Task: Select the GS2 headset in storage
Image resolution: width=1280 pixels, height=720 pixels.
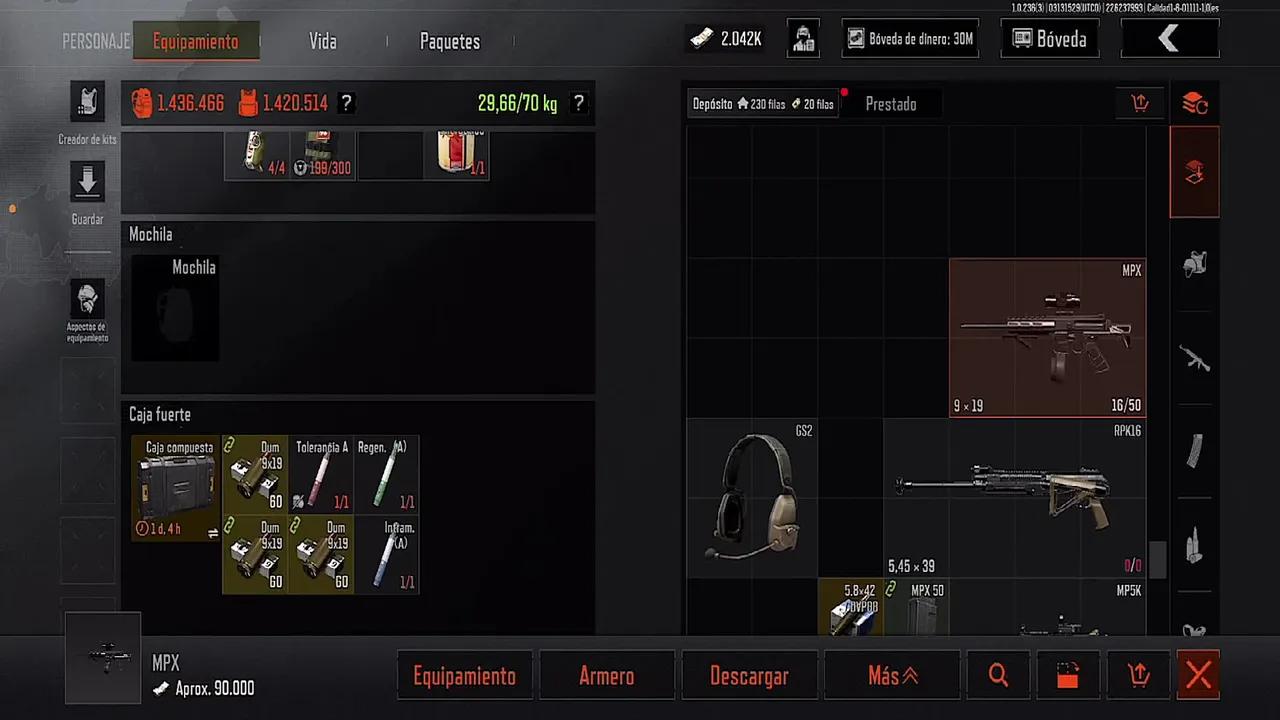Action: tap(751, 497)
